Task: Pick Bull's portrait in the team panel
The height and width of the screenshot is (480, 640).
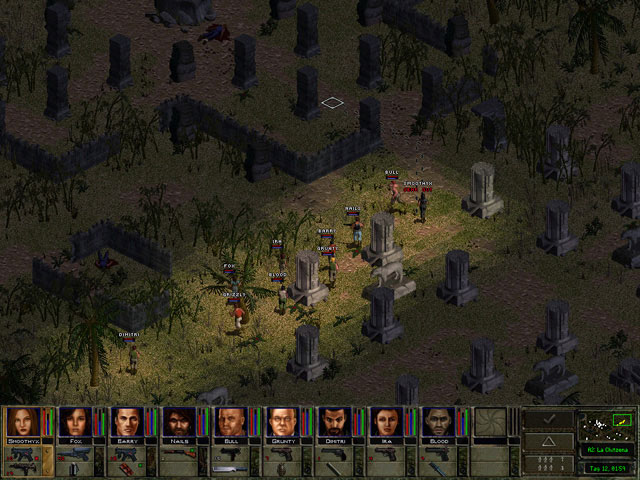Action: [229, 421]
